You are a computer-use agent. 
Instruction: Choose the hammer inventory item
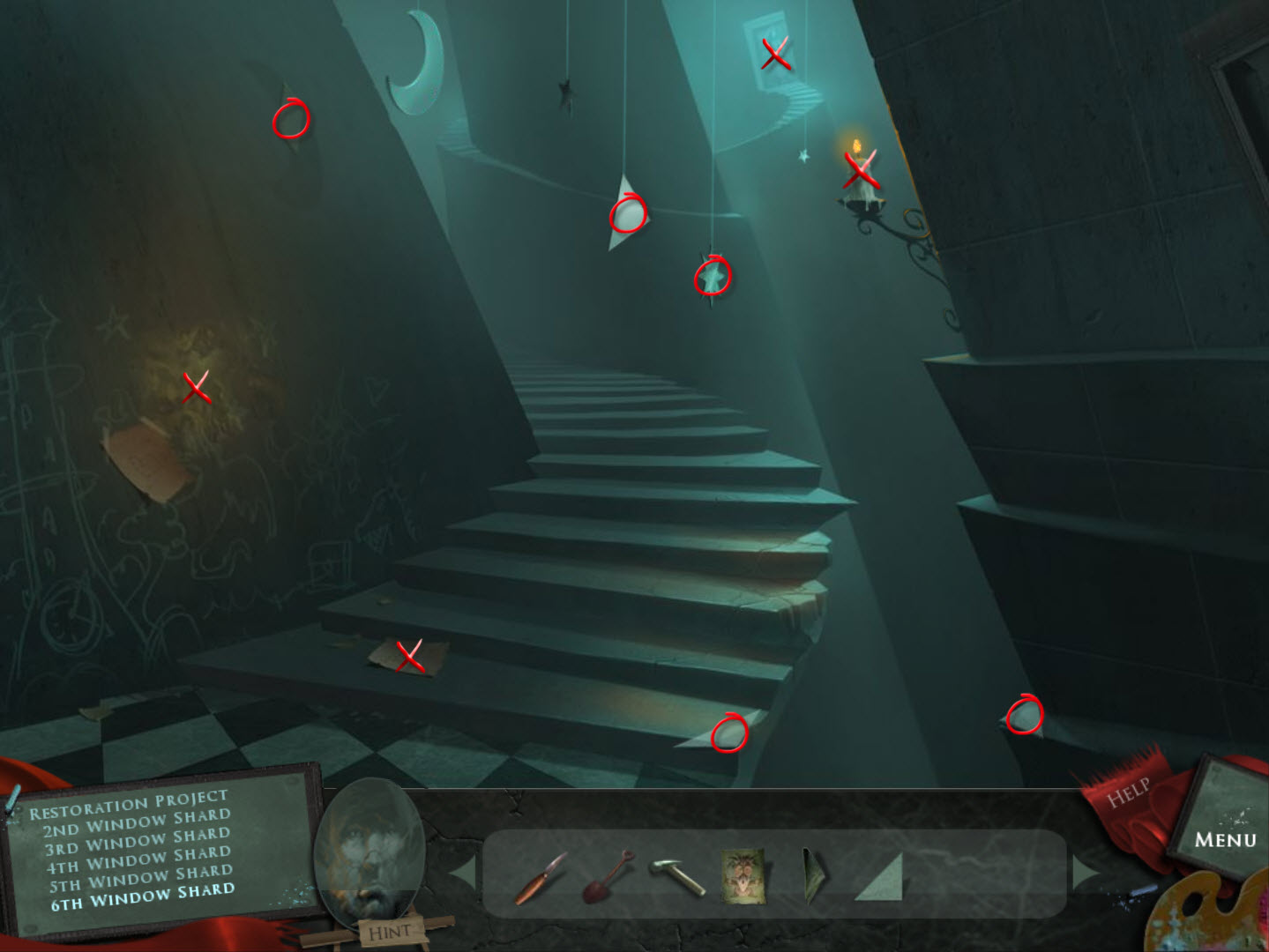pos(676,876)
